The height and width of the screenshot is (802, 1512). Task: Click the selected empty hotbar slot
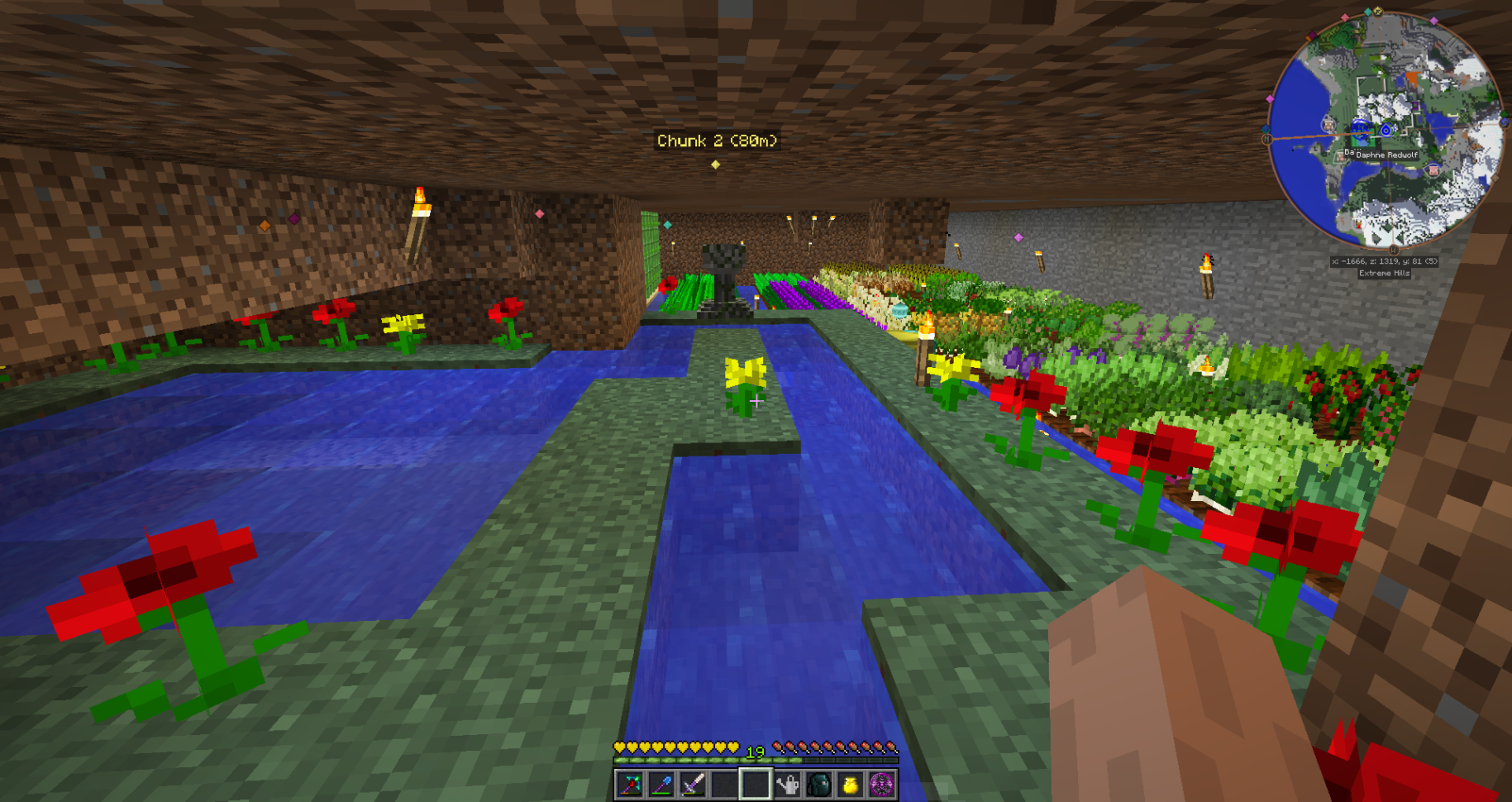pos(756,785)
